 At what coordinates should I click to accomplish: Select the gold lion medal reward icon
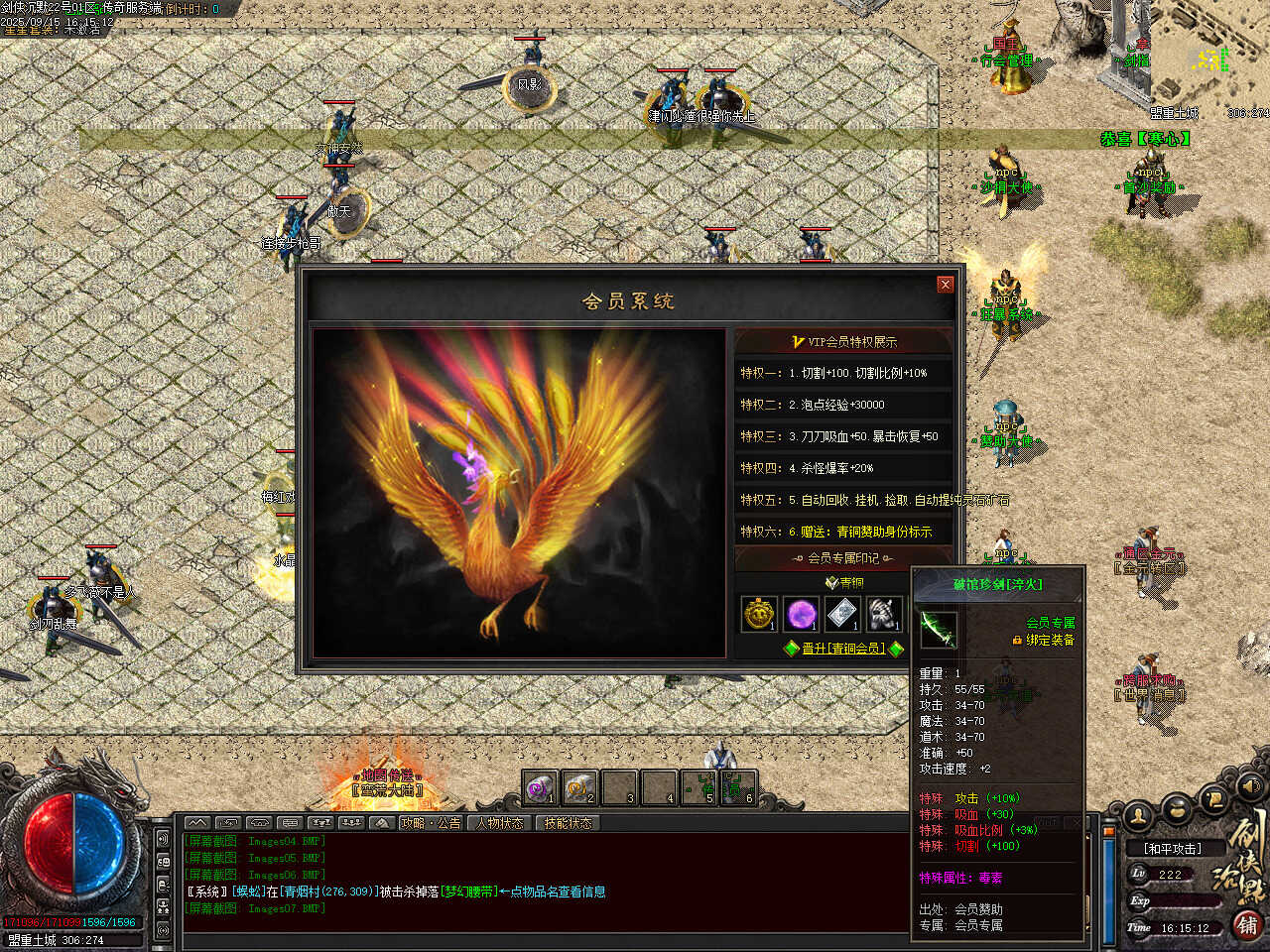click(x=760, y=614)
